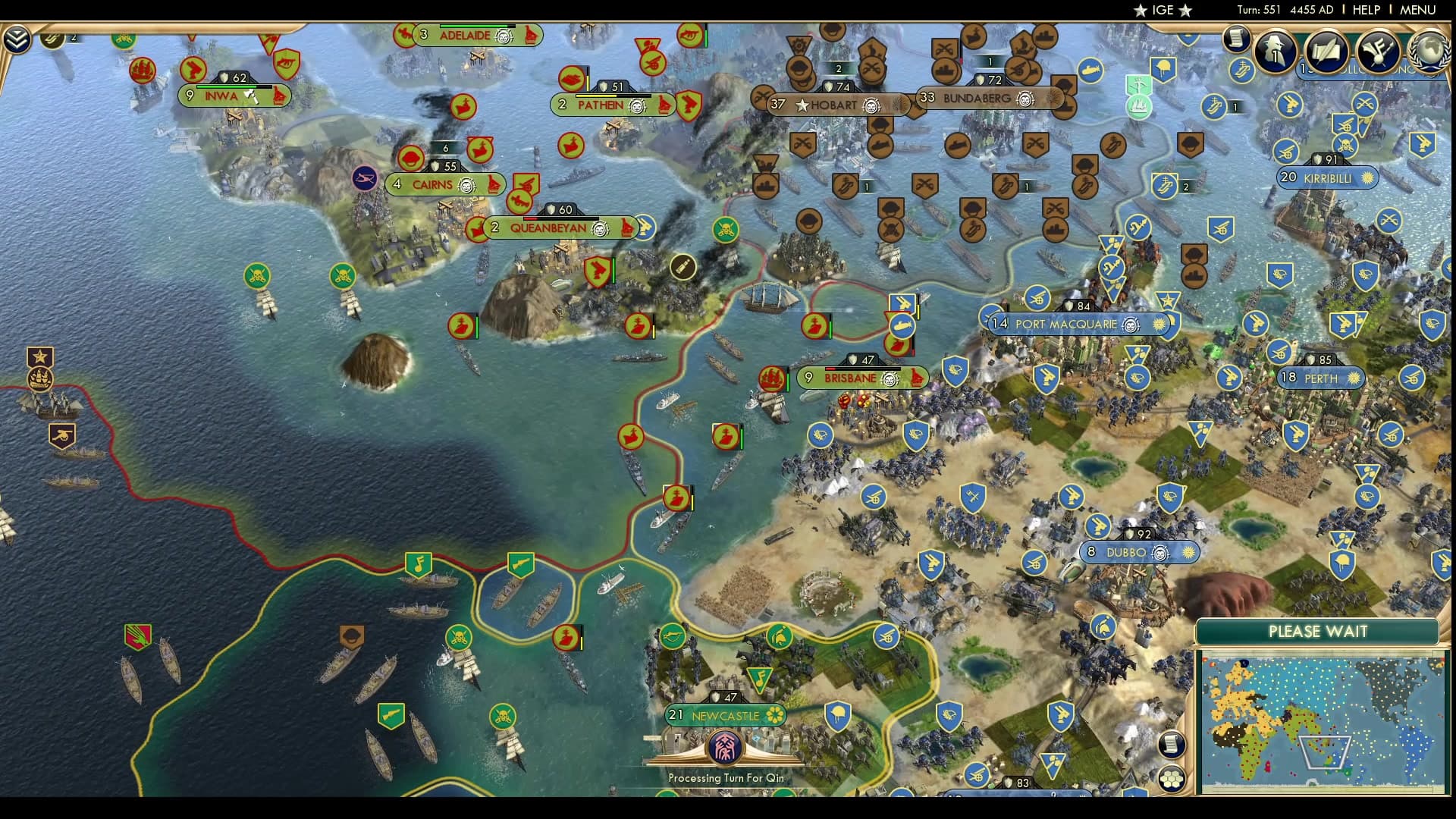Open HELP from the top bar
Screen dimensions: 1456x819
click(x=1365, y=10)
